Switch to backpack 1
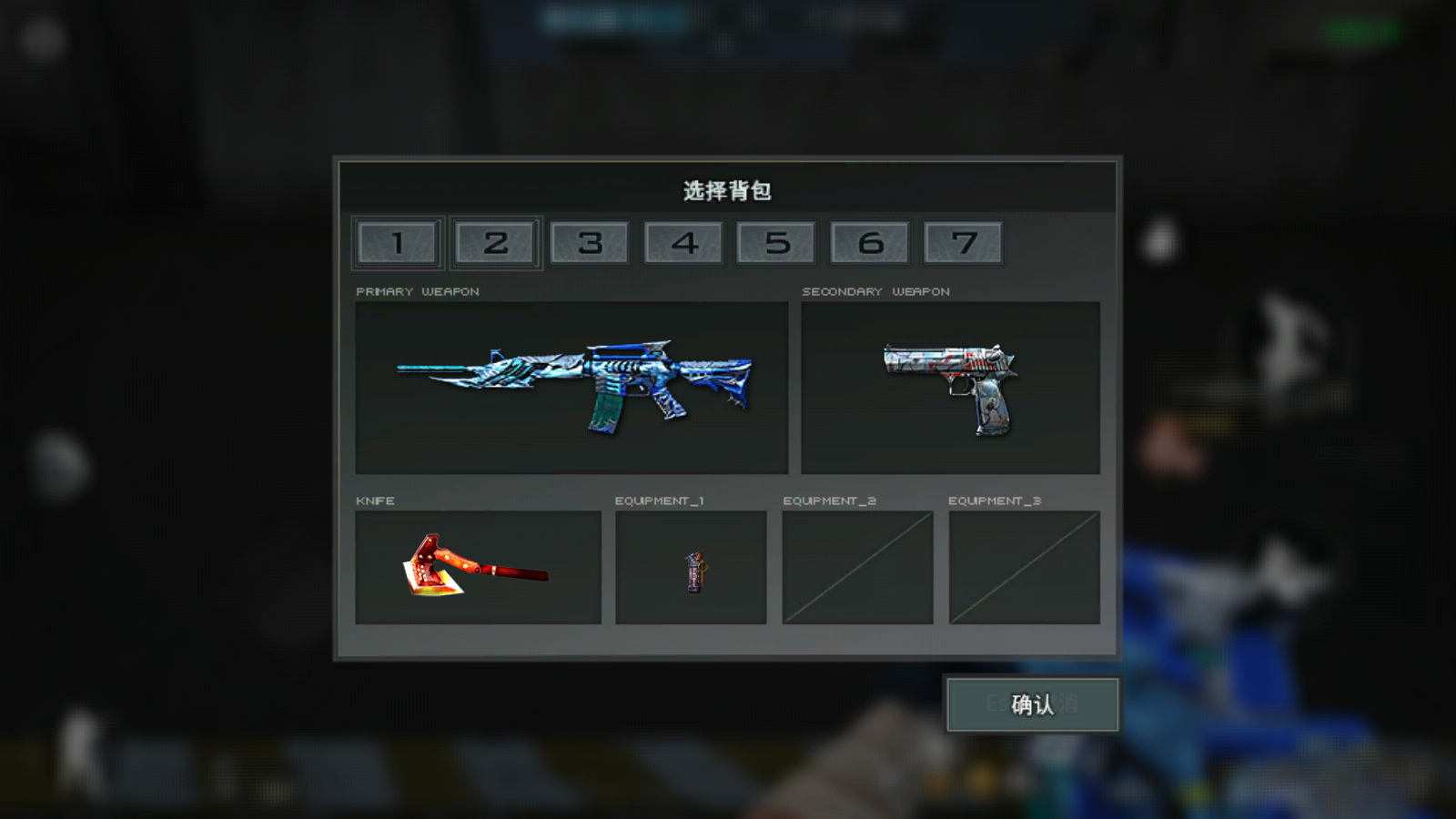Viewport: 1456px width, 819px height. click(x=398, y=242)
